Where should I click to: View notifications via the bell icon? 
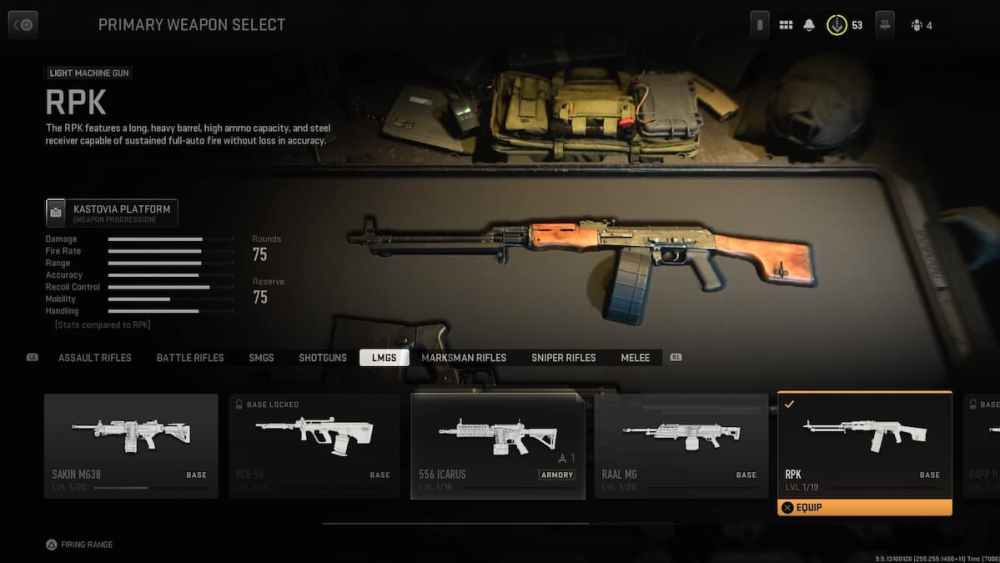click(809, 25)
